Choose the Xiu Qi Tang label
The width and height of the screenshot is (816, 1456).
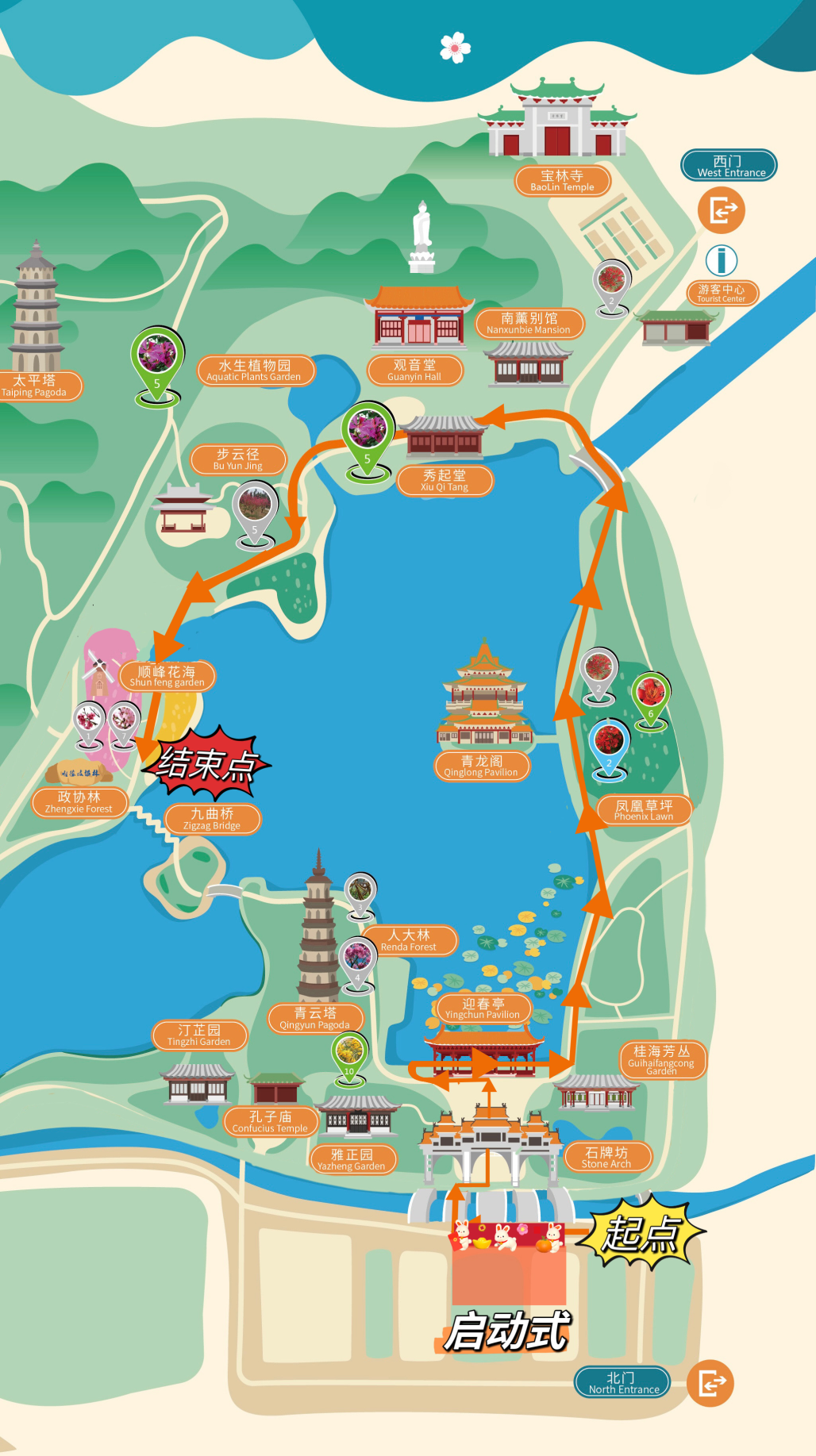click(x=445, y=480)
